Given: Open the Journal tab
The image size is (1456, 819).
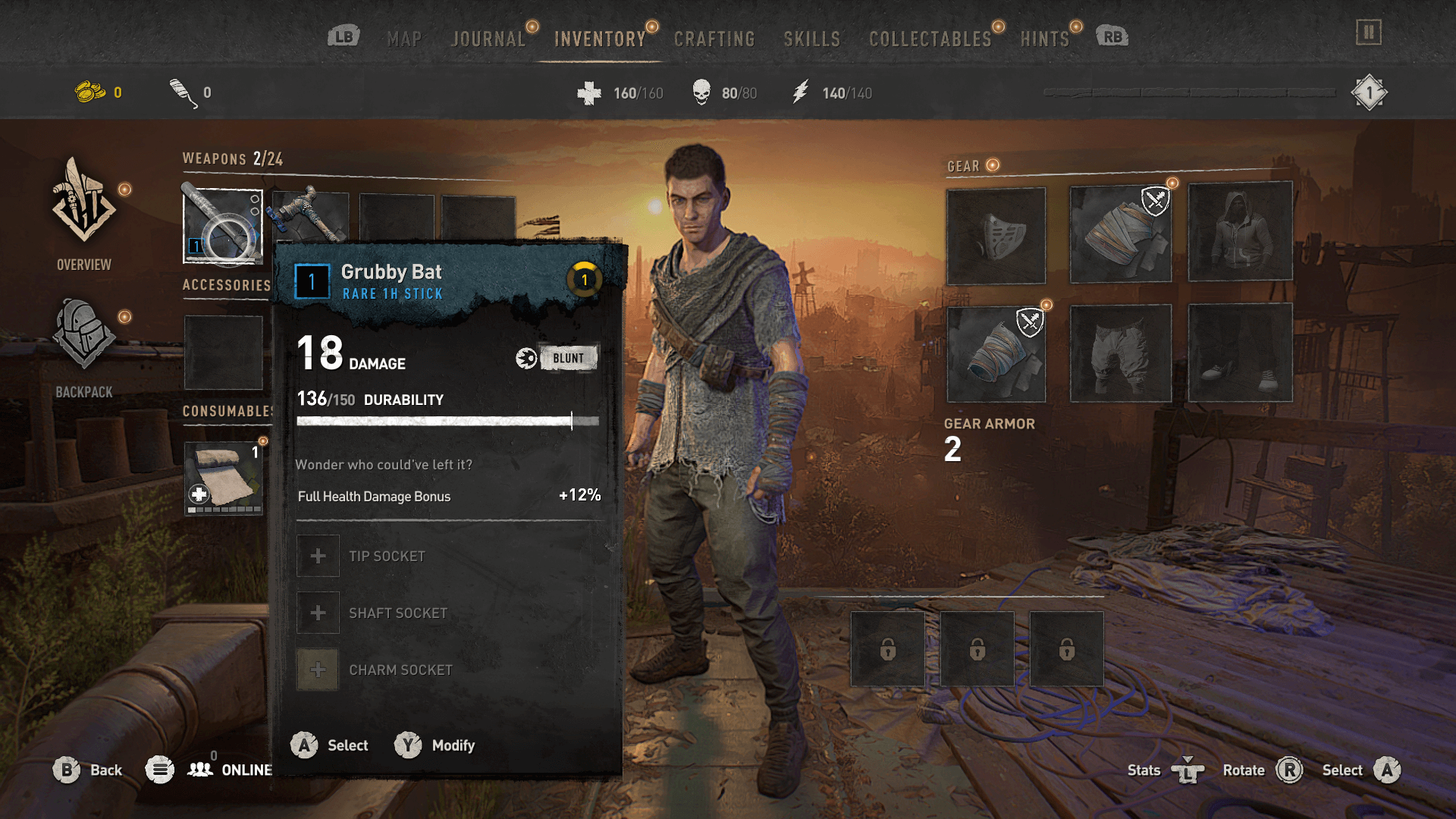Looking at the screenshot, I should pos(488,39).
